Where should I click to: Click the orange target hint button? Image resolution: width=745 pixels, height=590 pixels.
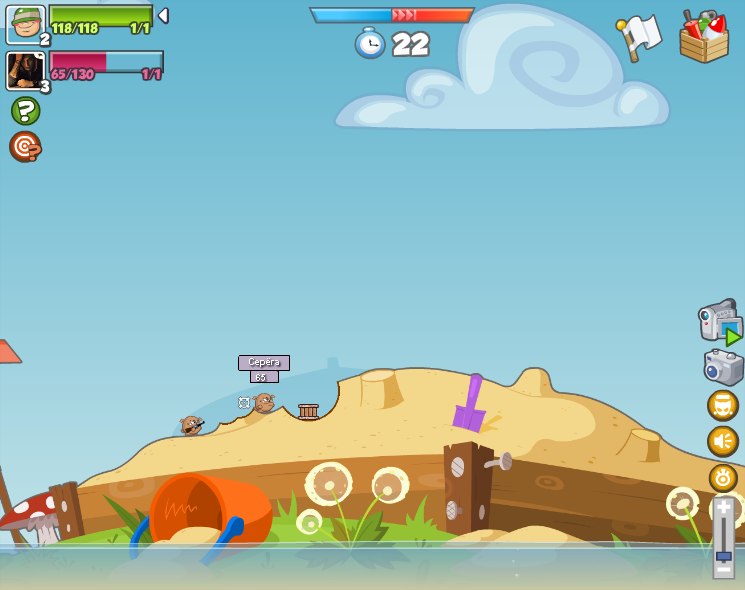click(25, 146)
